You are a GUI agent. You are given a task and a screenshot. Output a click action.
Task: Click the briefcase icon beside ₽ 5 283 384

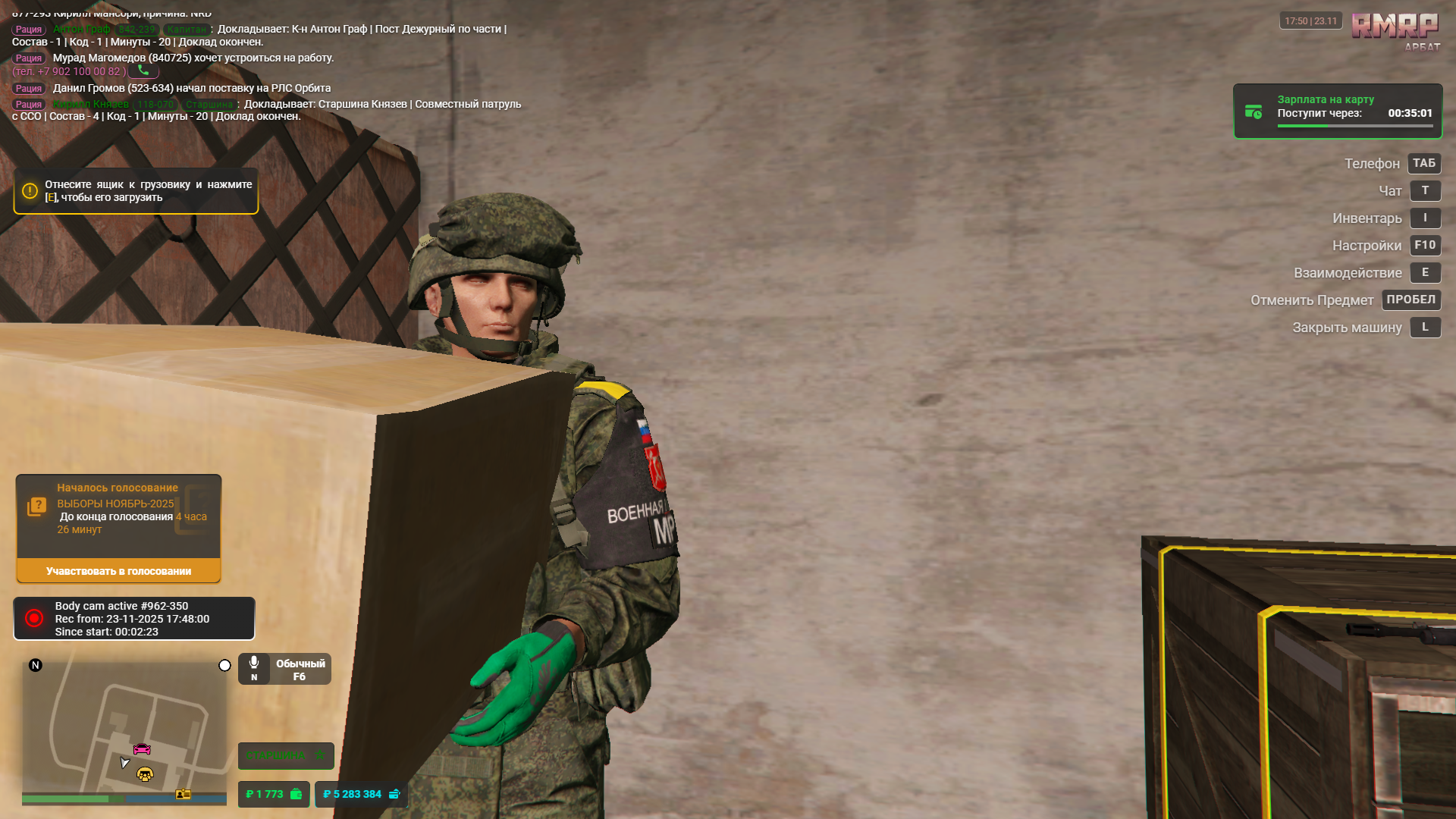pos(394,794)
